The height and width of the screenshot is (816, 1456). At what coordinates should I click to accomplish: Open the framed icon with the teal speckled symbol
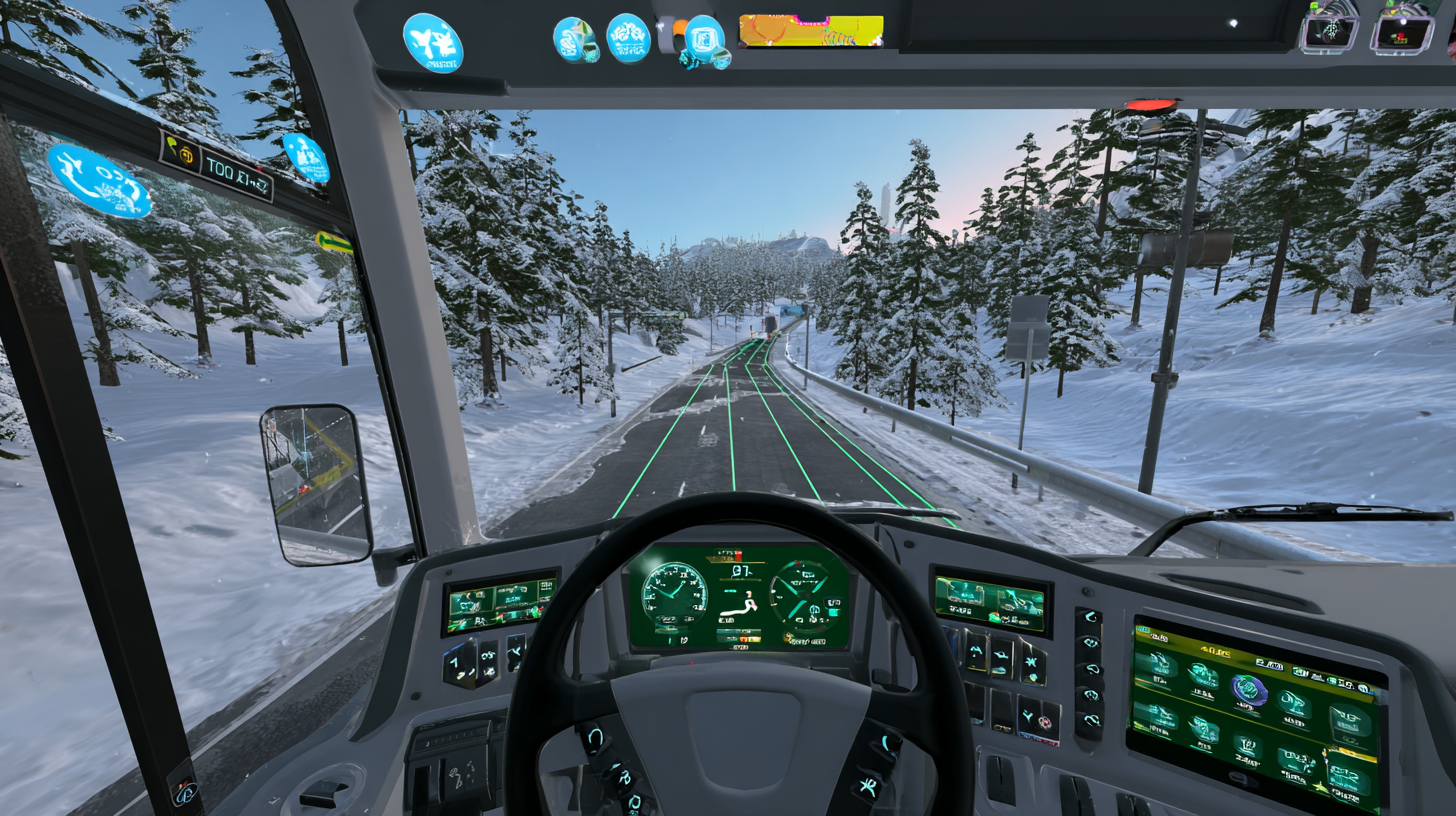[1329, 32]
